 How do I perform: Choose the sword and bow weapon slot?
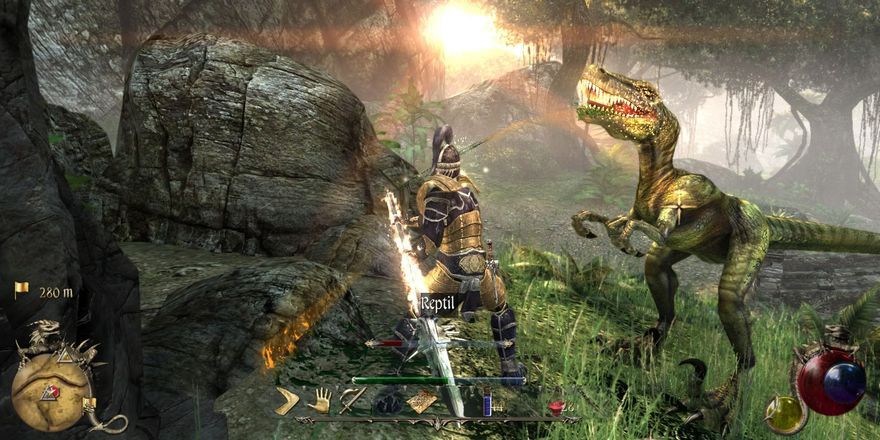point(352,400)
